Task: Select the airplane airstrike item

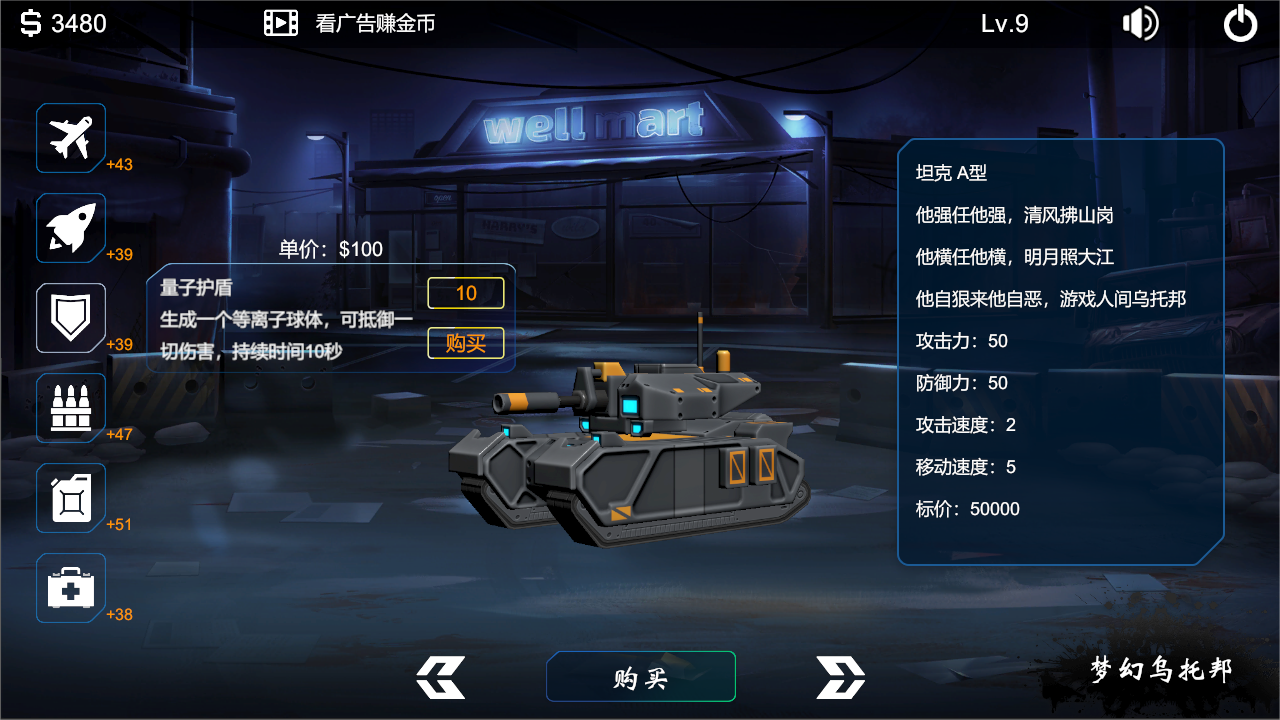Action: point(70,138)
